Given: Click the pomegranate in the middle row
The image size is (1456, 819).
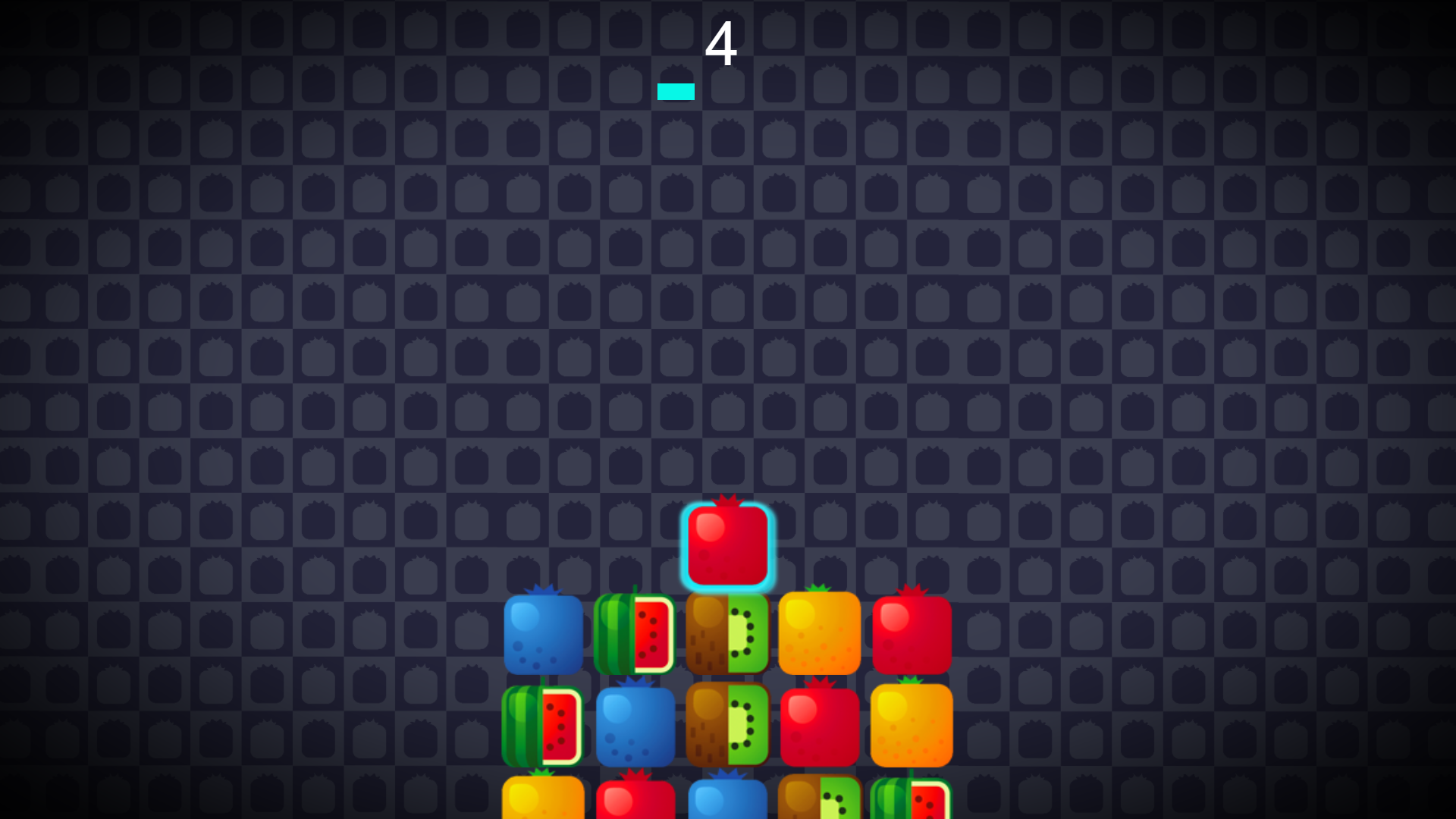Looking at the screenshot, I should [818, 726].
